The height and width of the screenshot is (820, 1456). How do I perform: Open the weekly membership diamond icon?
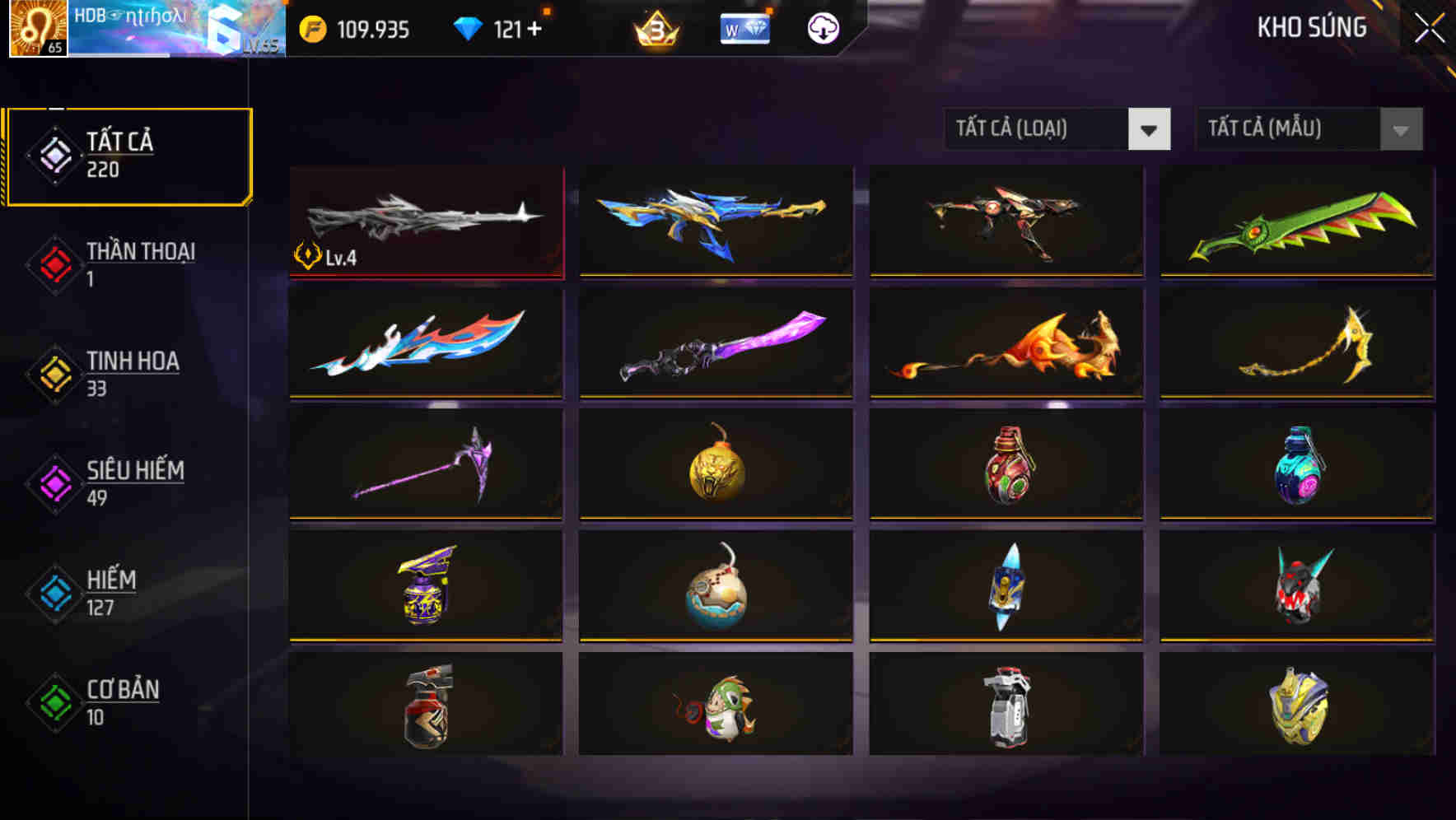click(744, 29)
